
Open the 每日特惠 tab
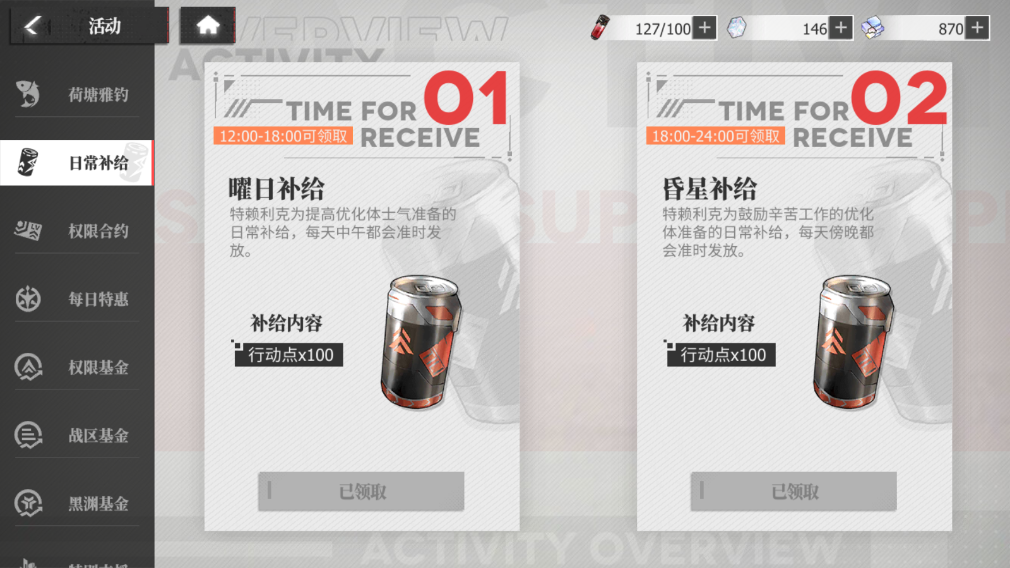point(77,299)
